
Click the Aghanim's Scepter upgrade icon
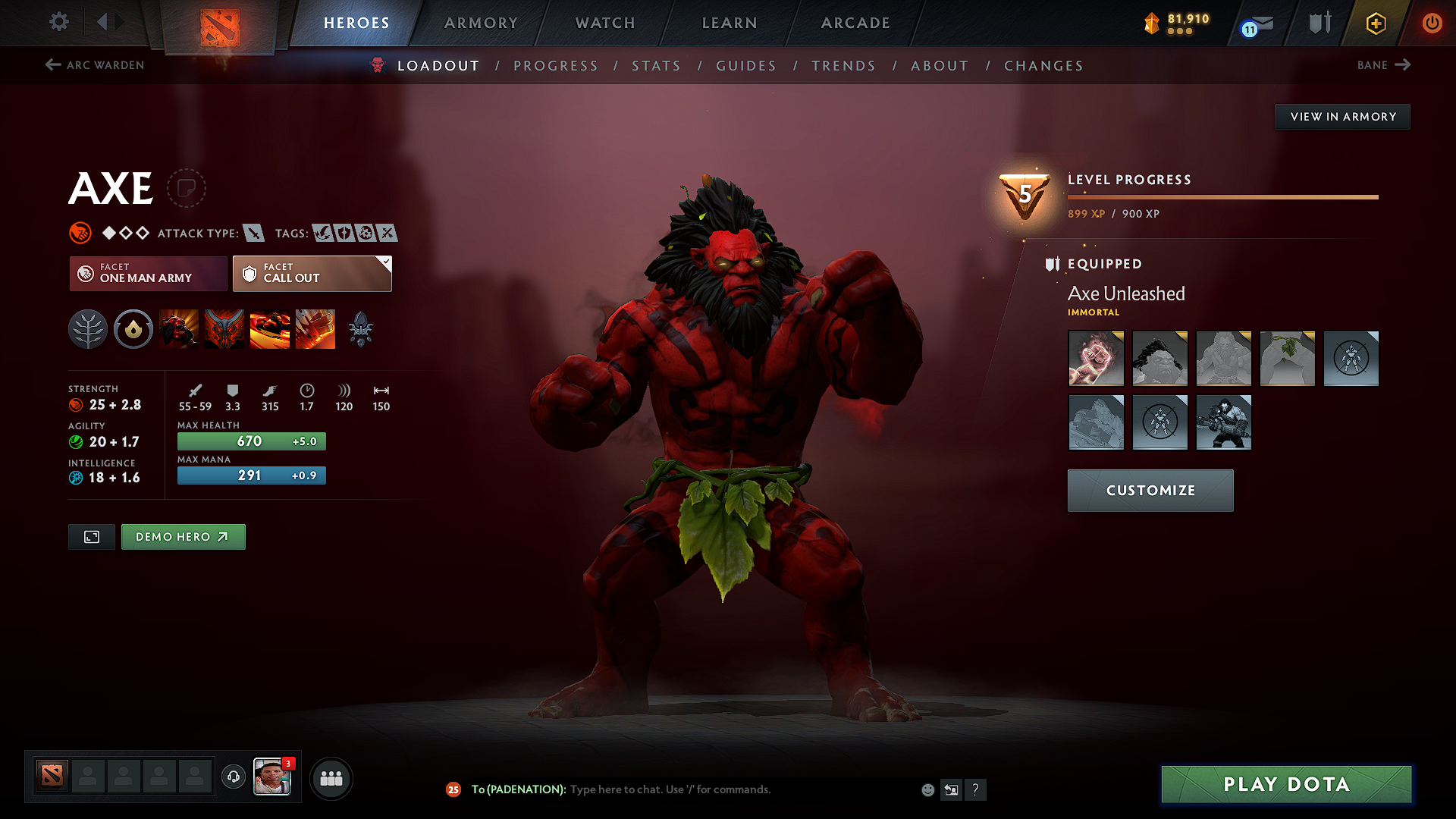tap(361, 328)
